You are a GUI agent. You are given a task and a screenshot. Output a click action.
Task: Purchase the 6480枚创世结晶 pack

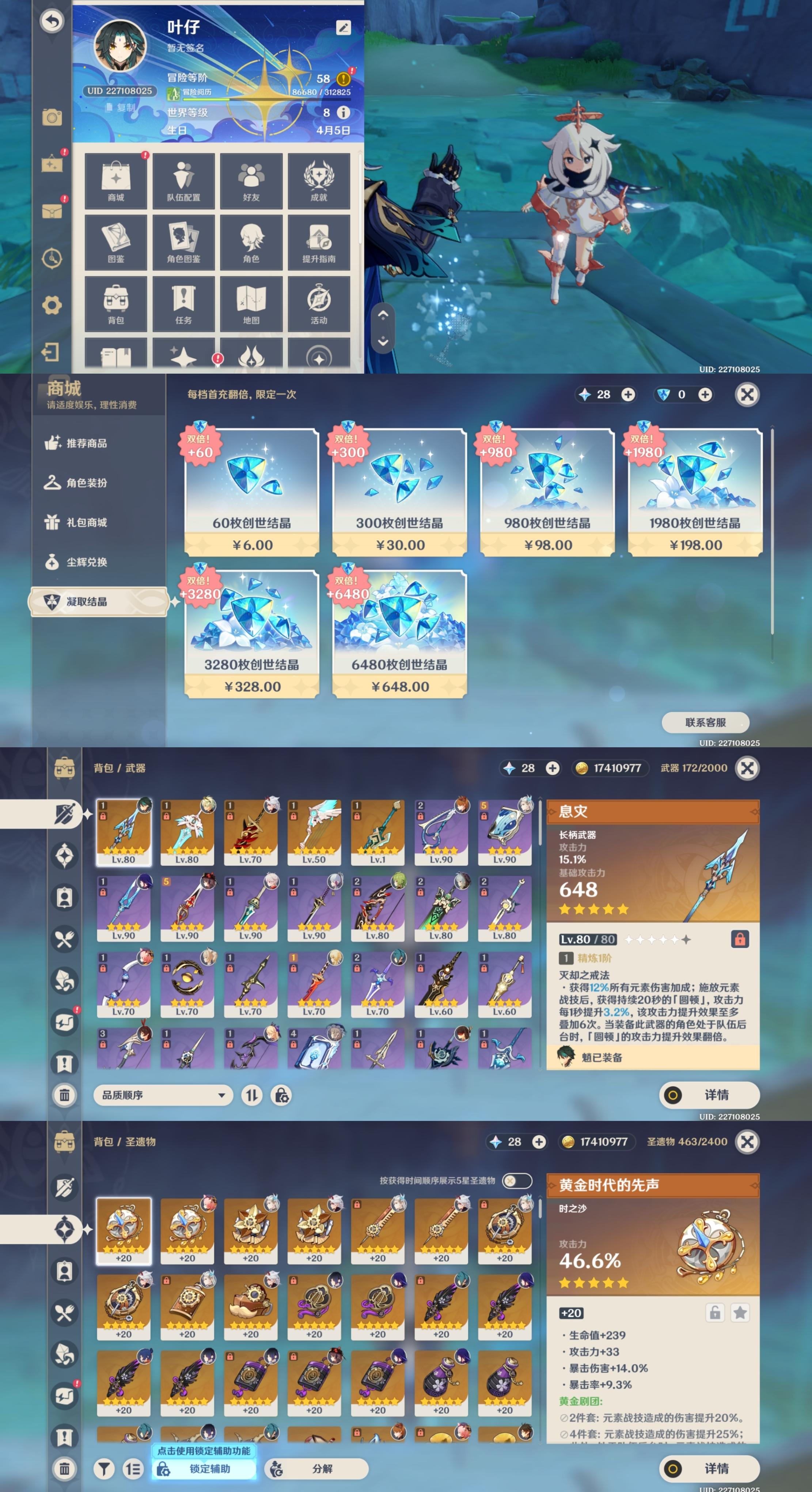(399, 634)
